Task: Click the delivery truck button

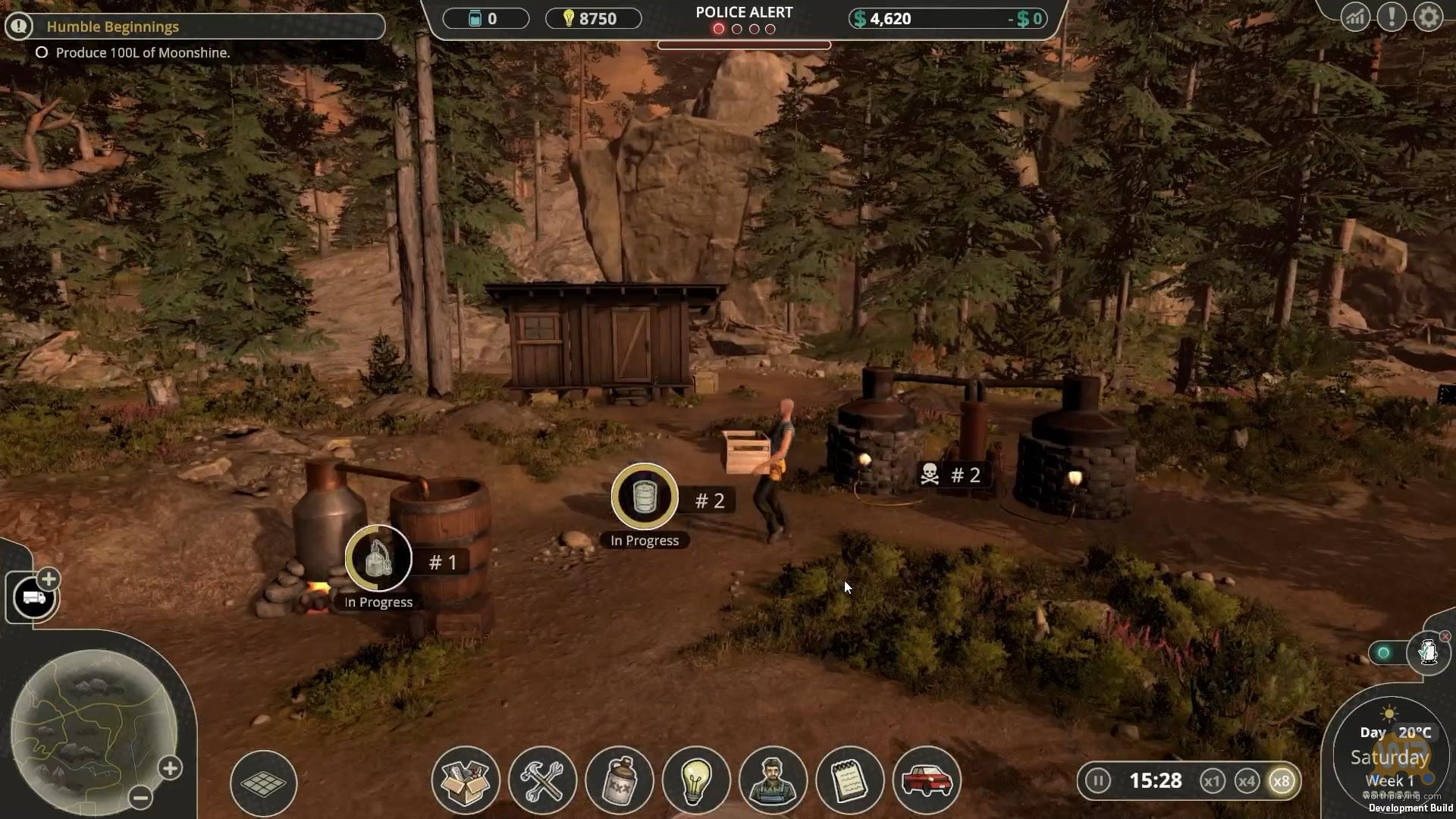Action: pos(34,598)
